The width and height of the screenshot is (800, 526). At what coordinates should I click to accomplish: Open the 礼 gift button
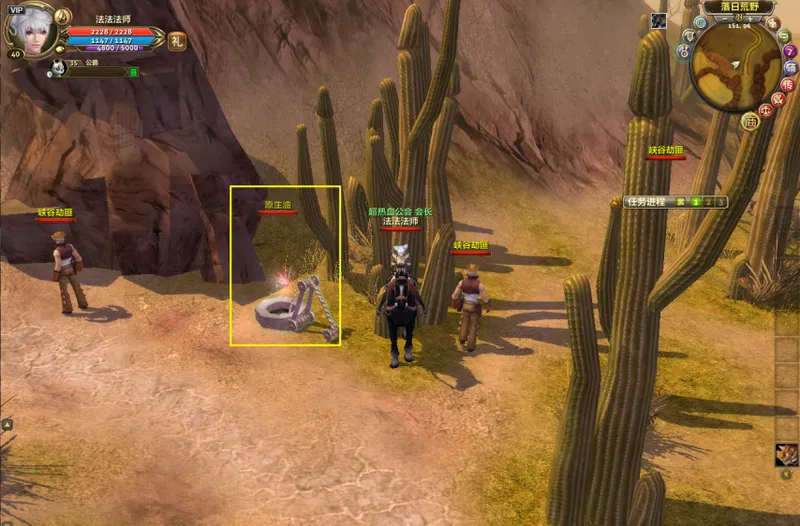click(177, 41)
